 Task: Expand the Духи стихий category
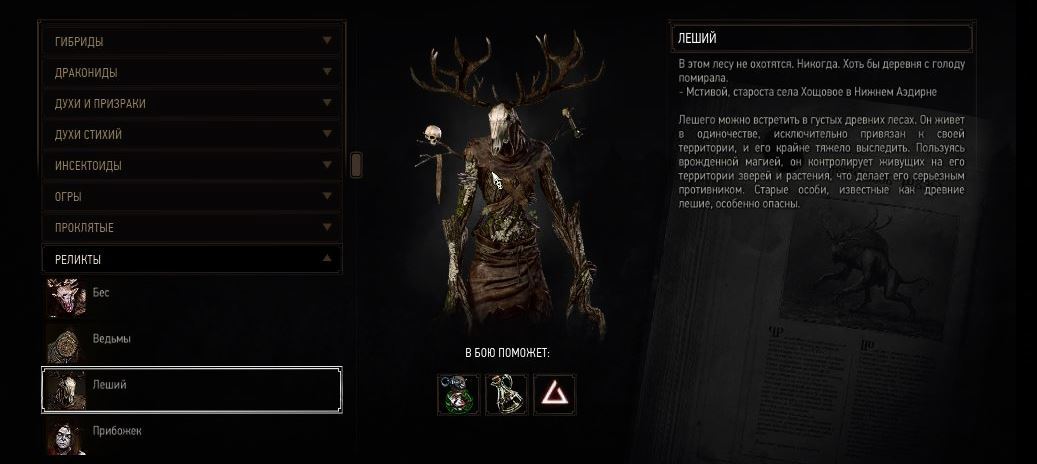[190, 135]
